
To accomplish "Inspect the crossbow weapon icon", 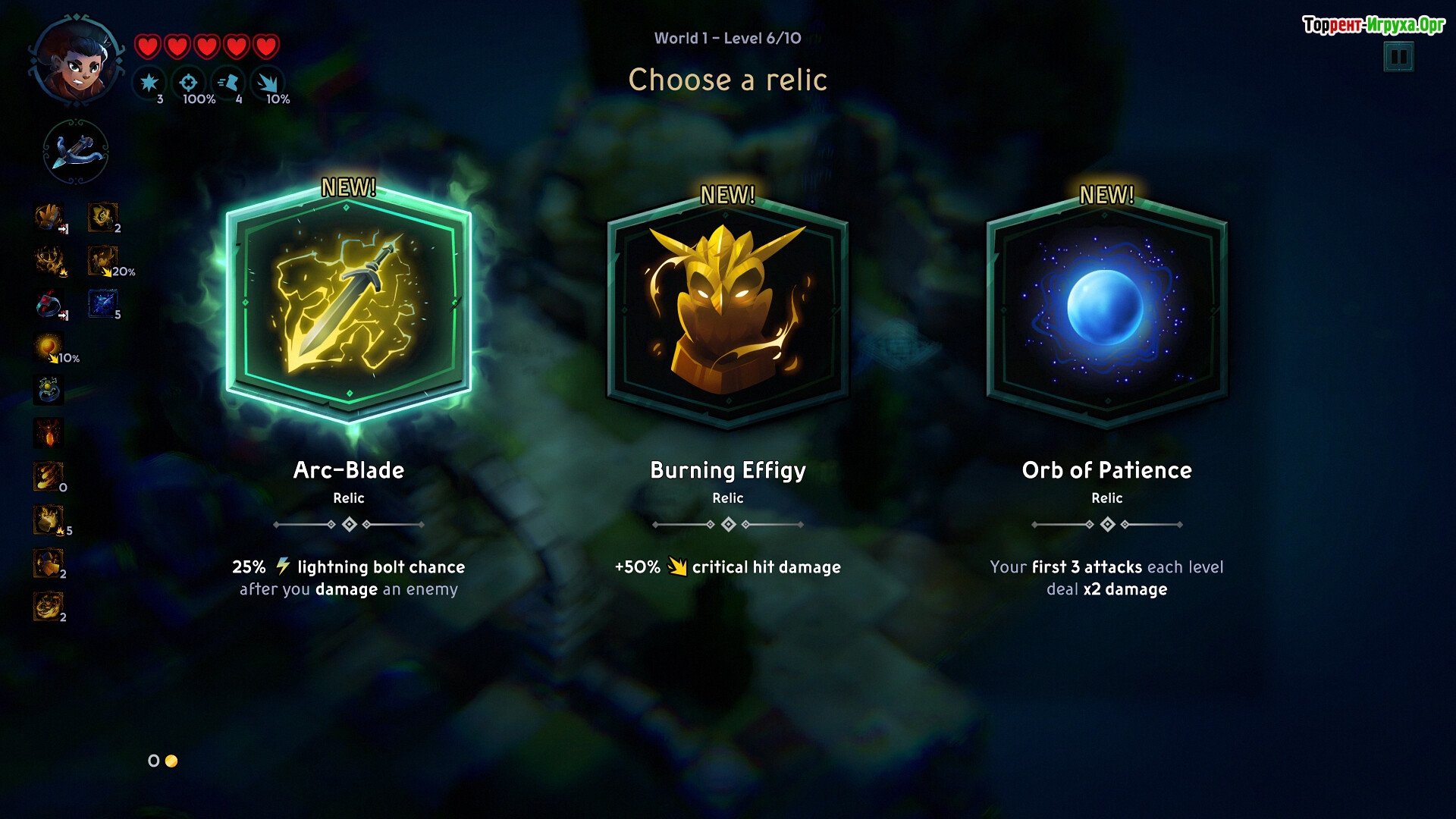I will (x=76, y=152).
